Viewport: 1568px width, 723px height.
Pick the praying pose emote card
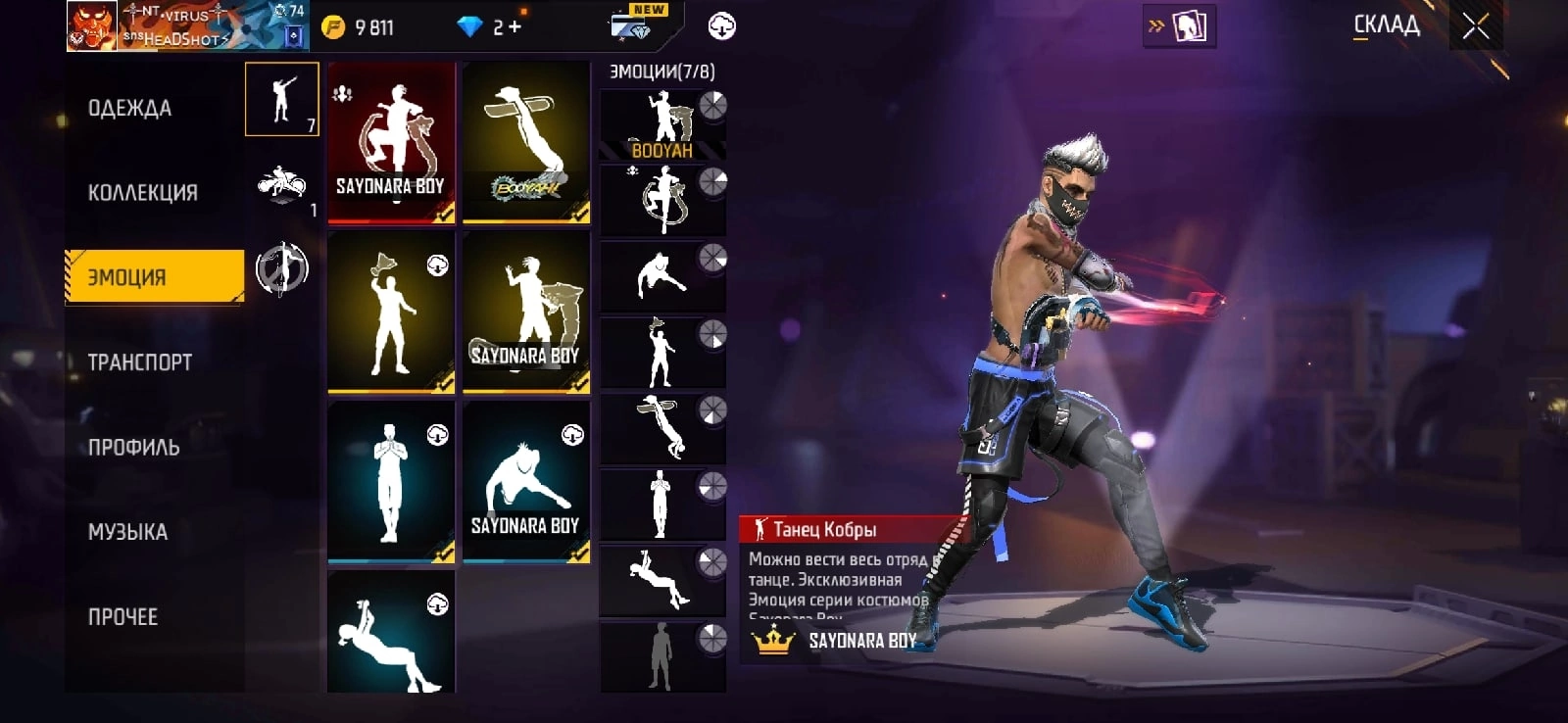(x=391, y=481)
